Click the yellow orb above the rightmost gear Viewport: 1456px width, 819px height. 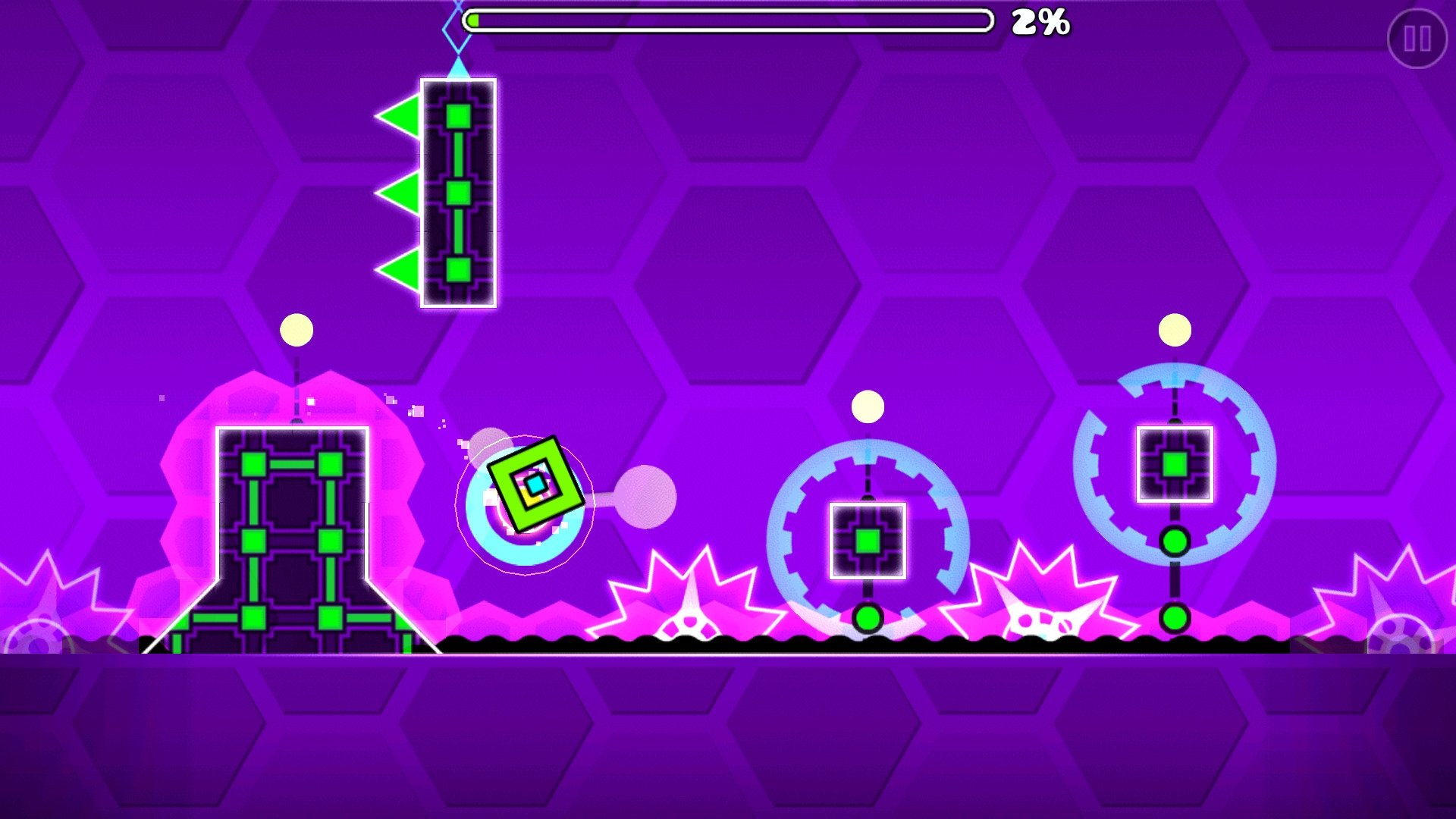(1172, 328)
